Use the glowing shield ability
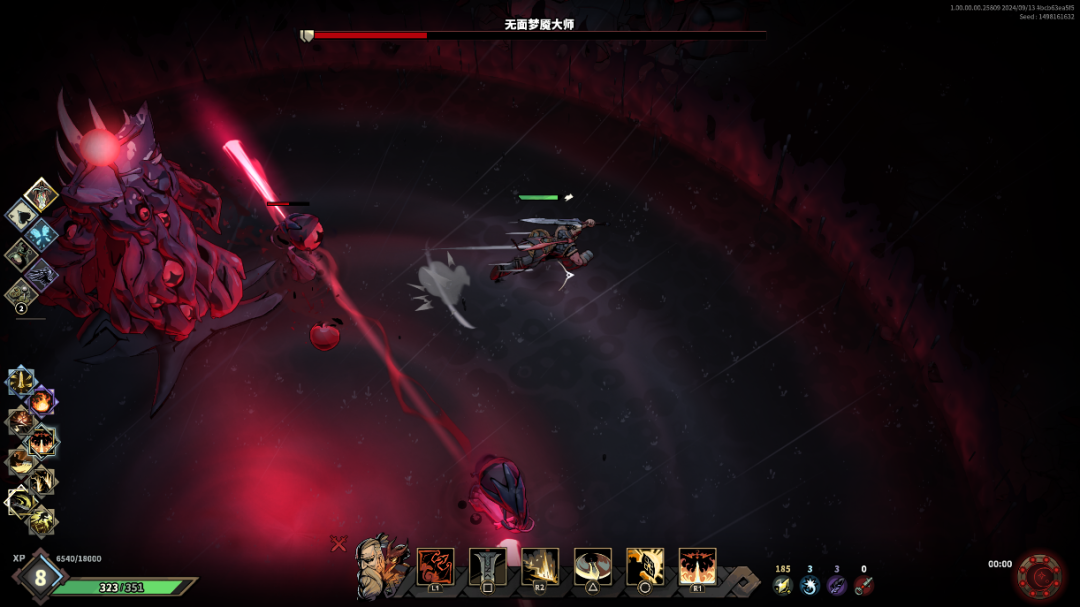The height and width of the screenshot is (607, 1080). 644,566
